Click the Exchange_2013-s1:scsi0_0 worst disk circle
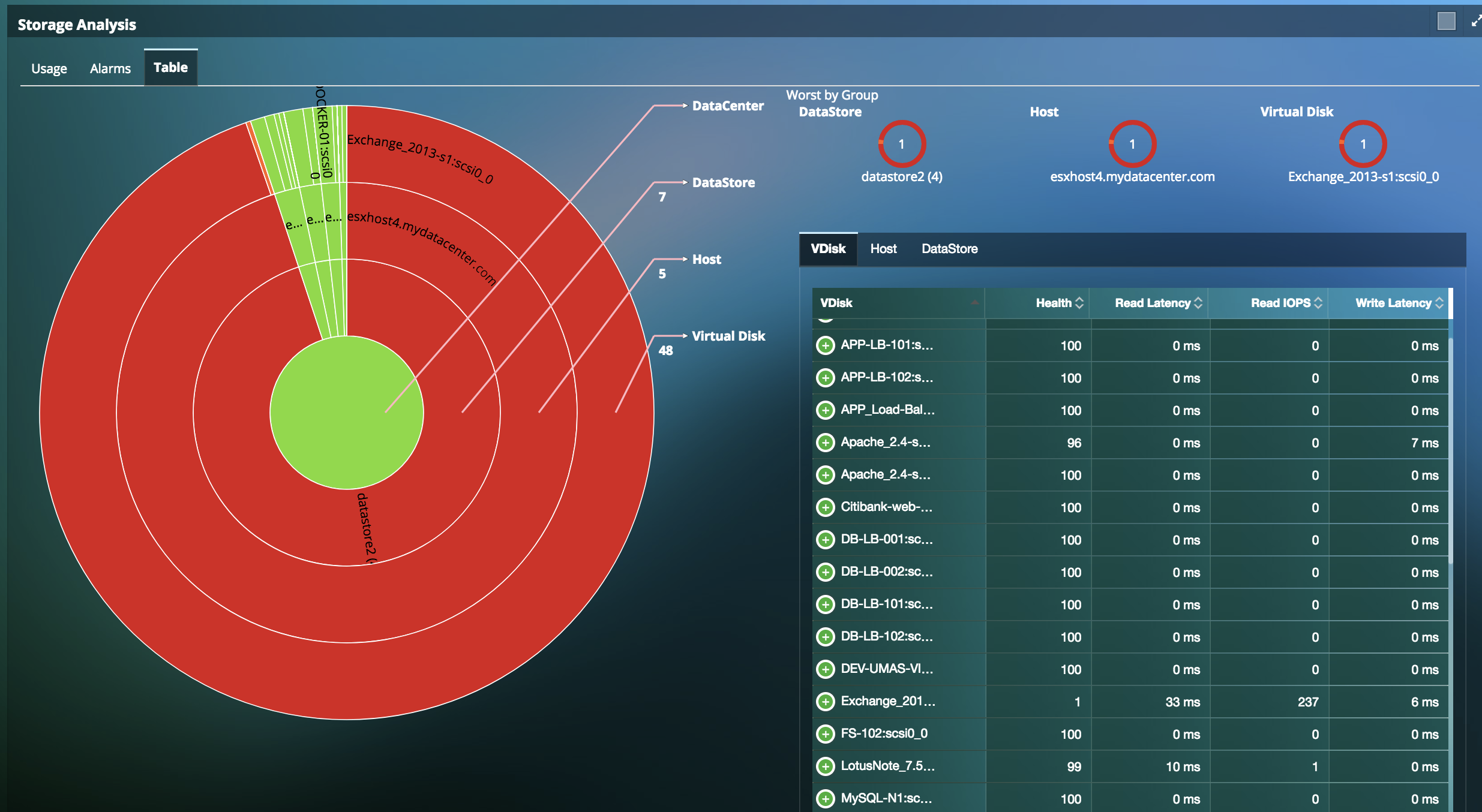 [1363, 144]
